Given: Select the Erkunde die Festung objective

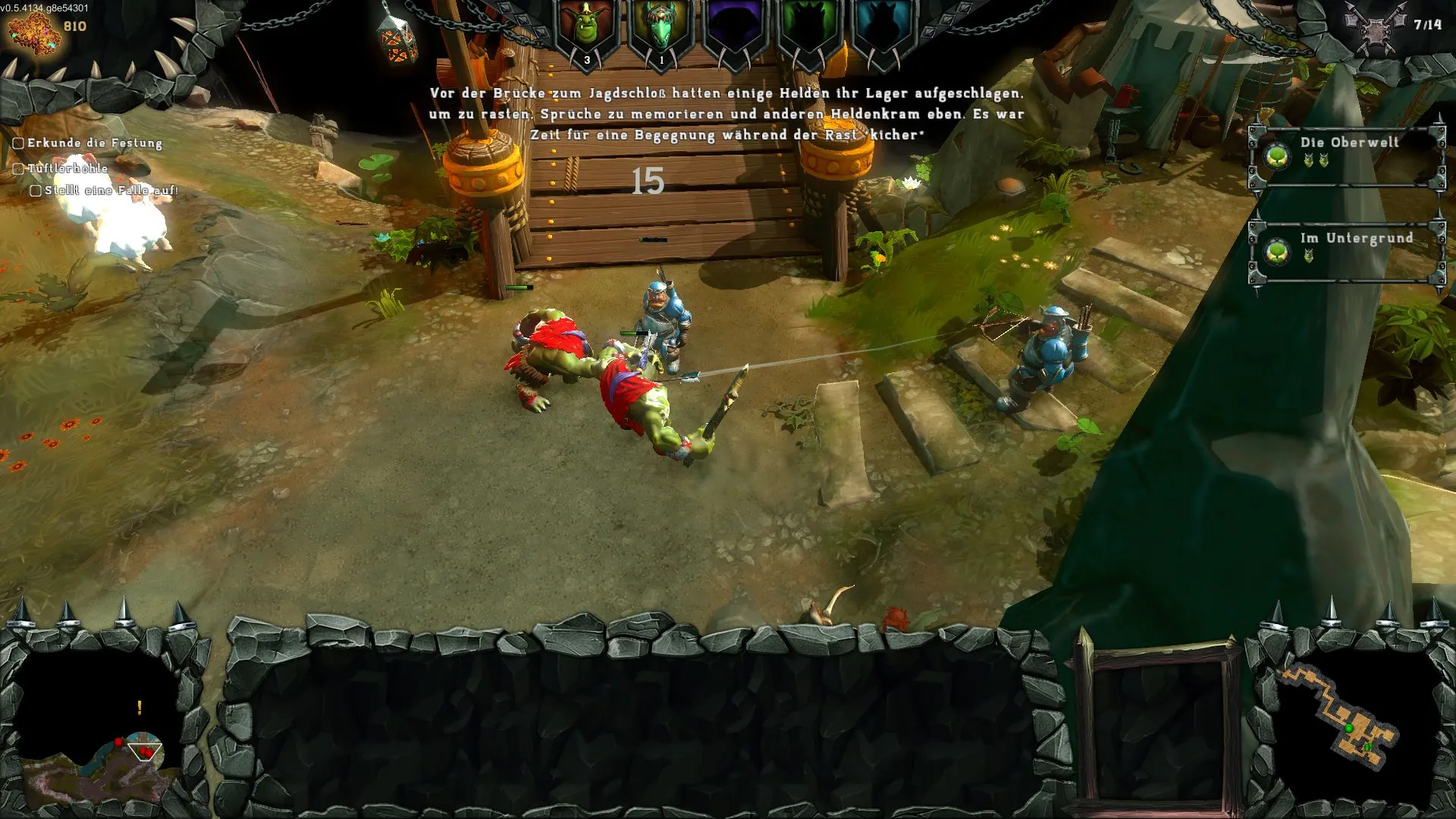Looking at the screenshot, I should coord(94,143).
